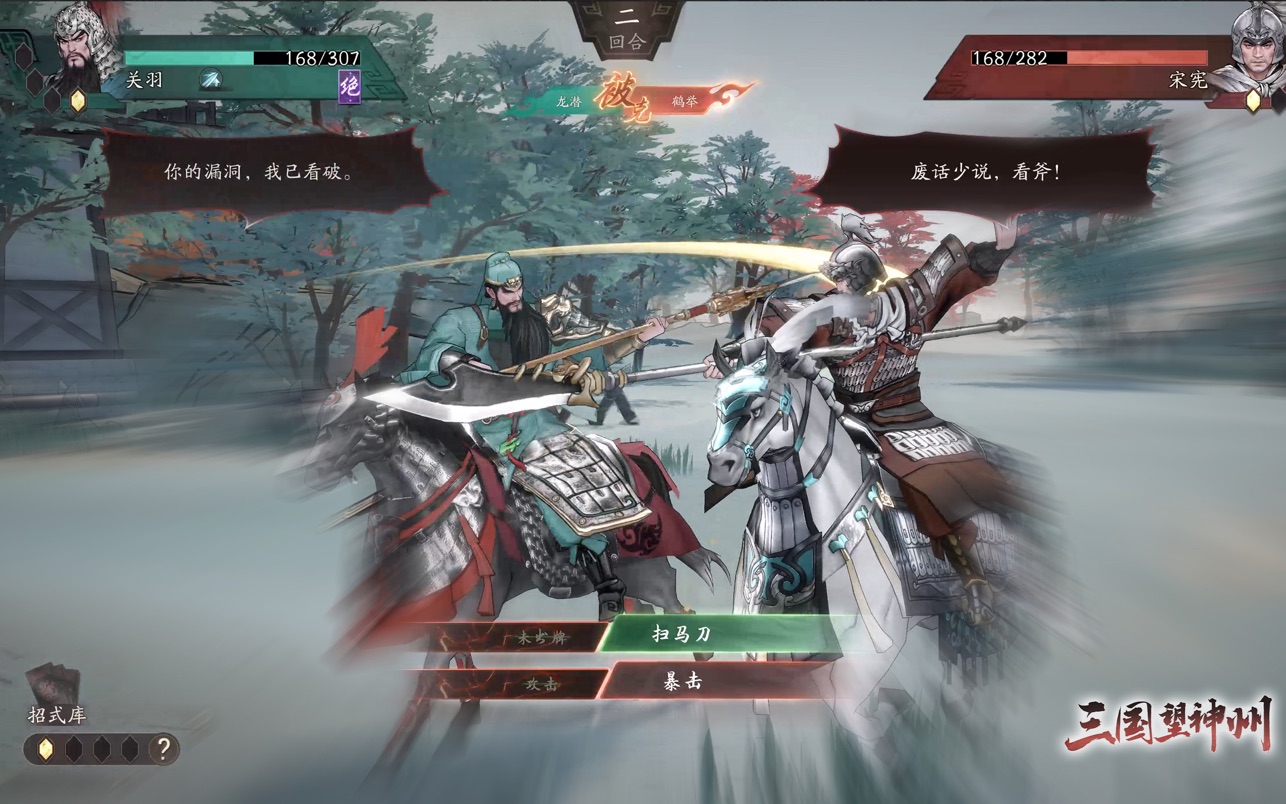Inspect Guan Yu's arrow buff icon
Screen dimensions: 1286x804
[x=211, y=80]
